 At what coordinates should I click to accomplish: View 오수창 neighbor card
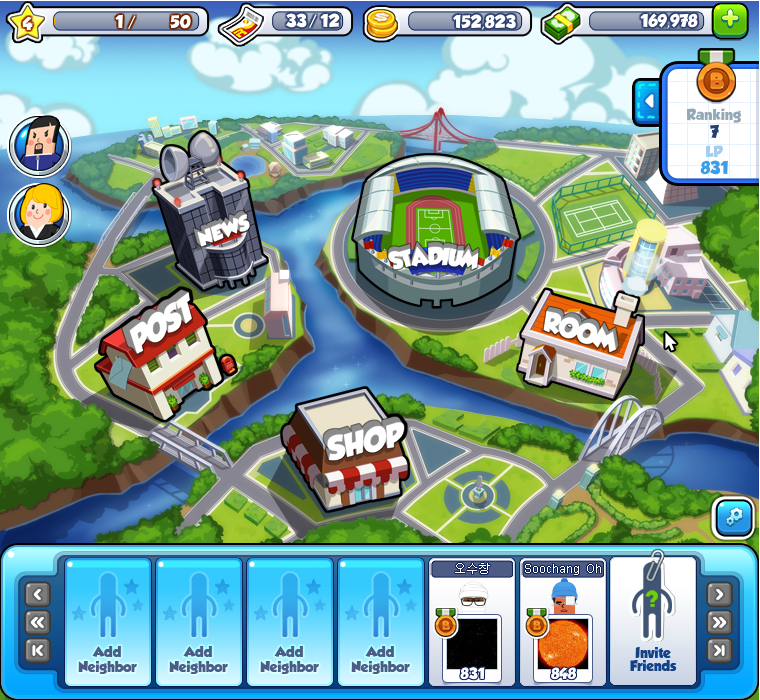(x=472, y=622)
